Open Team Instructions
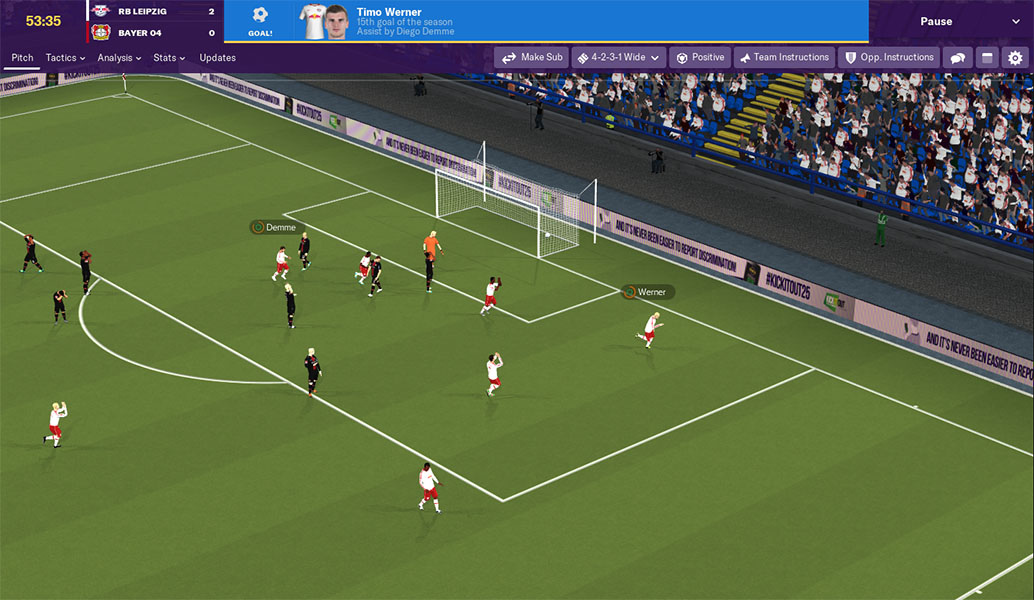1034x600 pixels. [783, 58]
